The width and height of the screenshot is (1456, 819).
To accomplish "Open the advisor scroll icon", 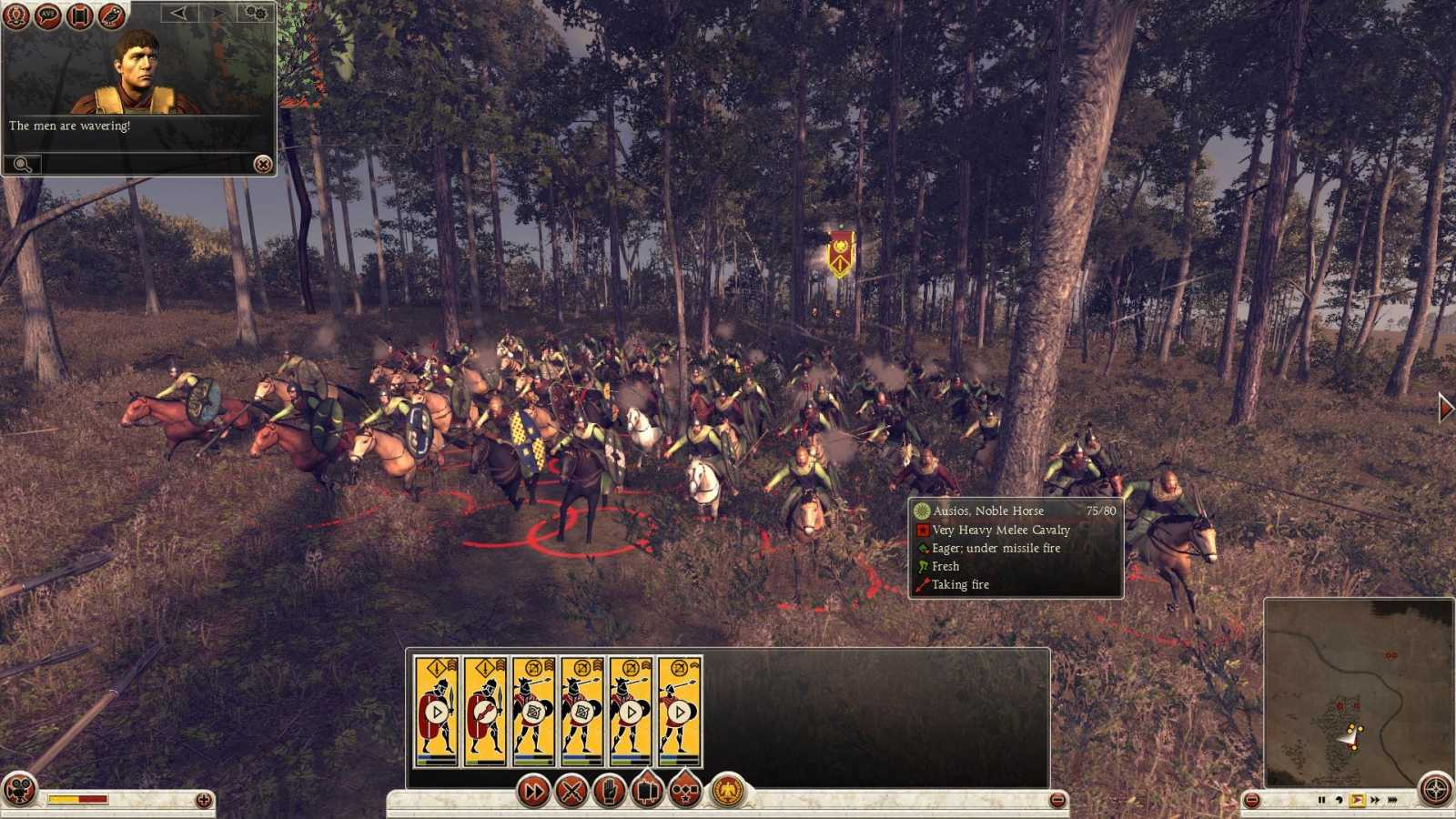I will (x=81, y=16).
